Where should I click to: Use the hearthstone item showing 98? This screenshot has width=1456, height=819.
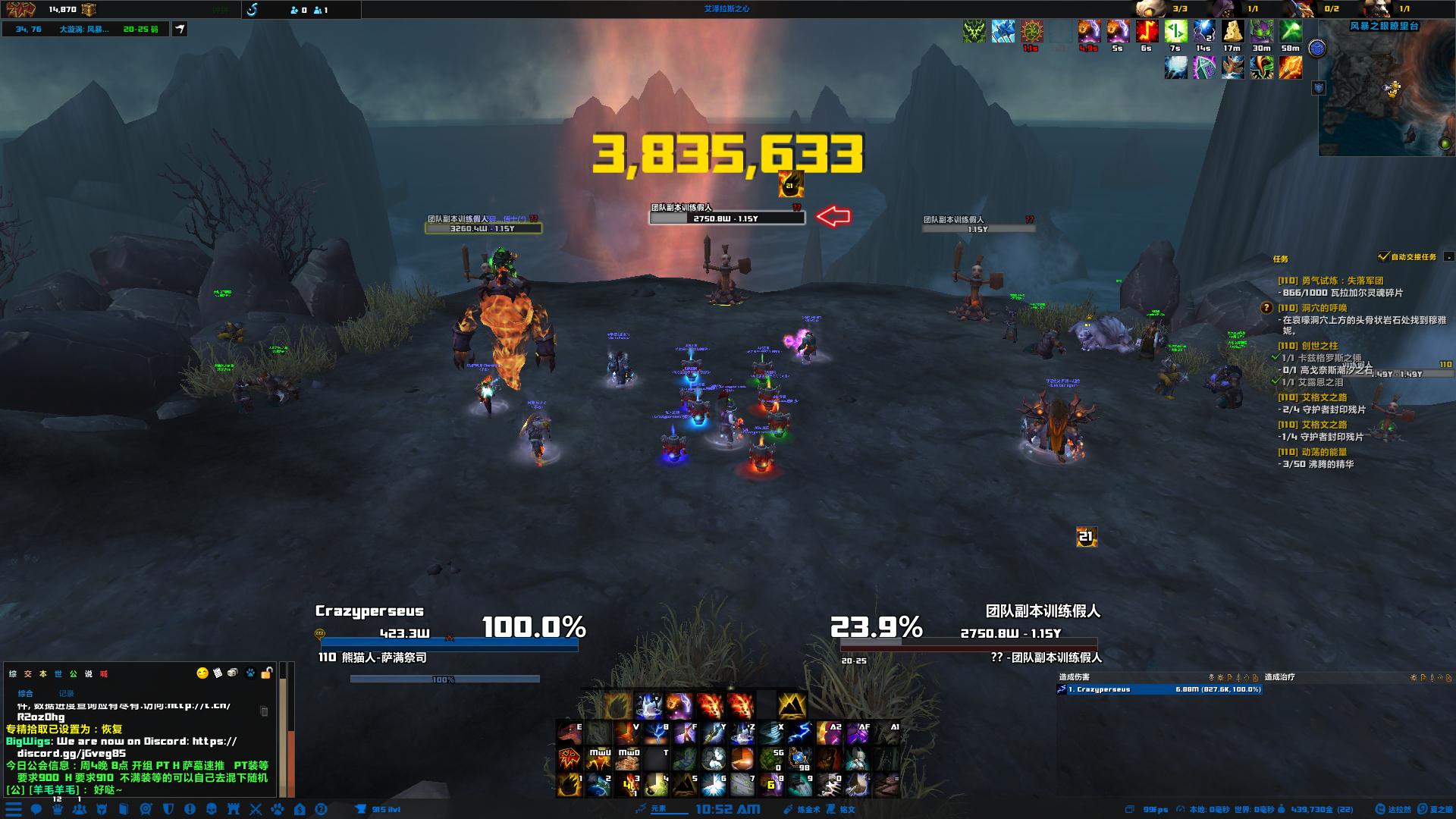pyautogui.click(x=799, y=759)
